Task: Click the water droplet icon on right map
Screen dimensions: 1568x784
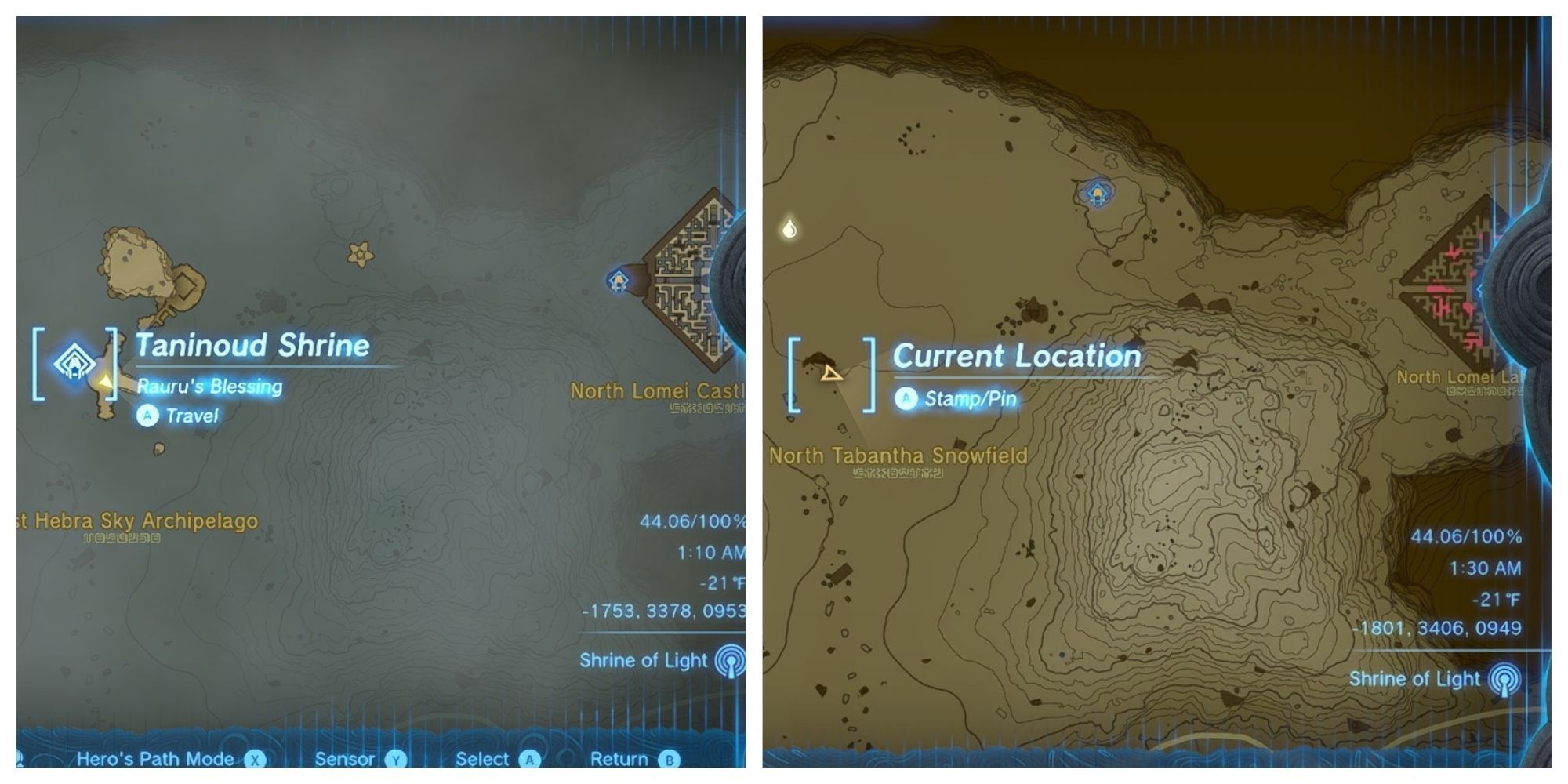Action: tap(789, 227)
